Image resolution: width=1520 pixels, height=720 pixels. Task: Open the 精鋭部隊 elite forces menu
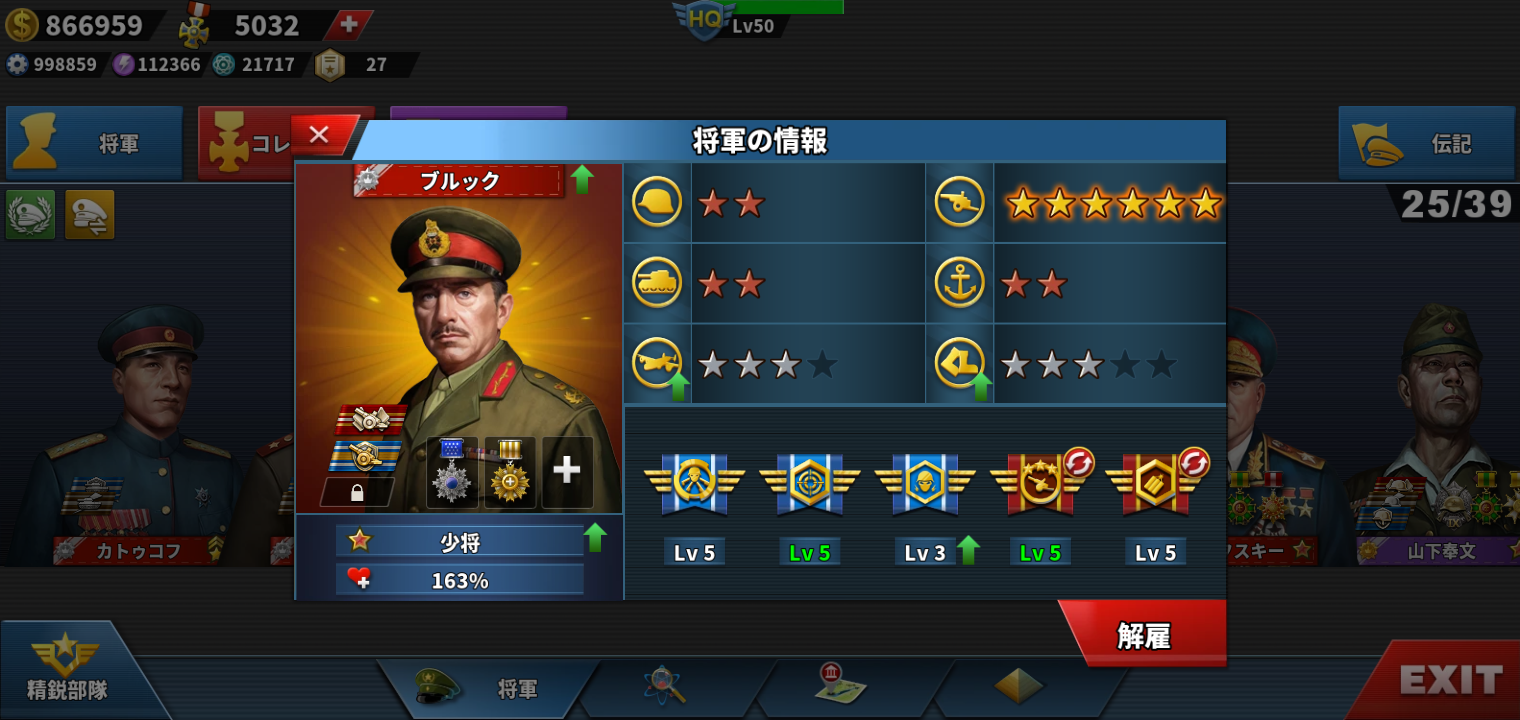67,670
